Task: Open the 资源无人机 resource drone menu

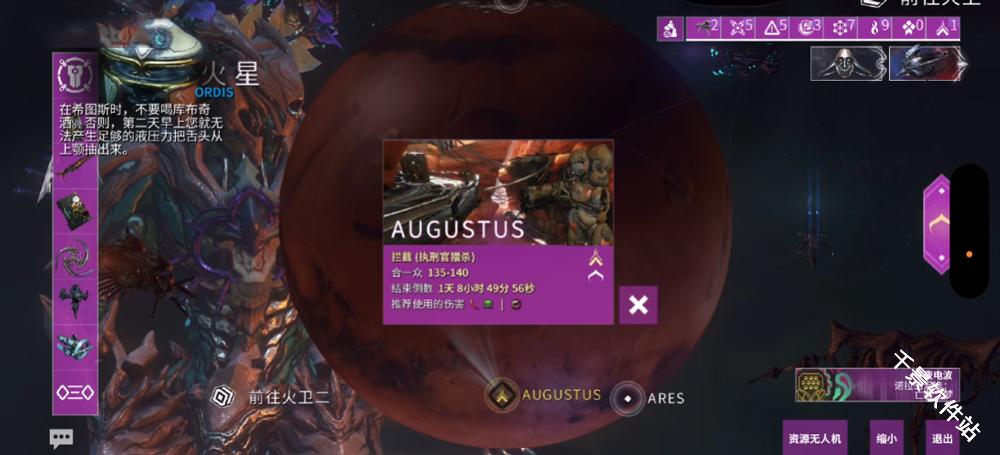Action: point(814,438)
